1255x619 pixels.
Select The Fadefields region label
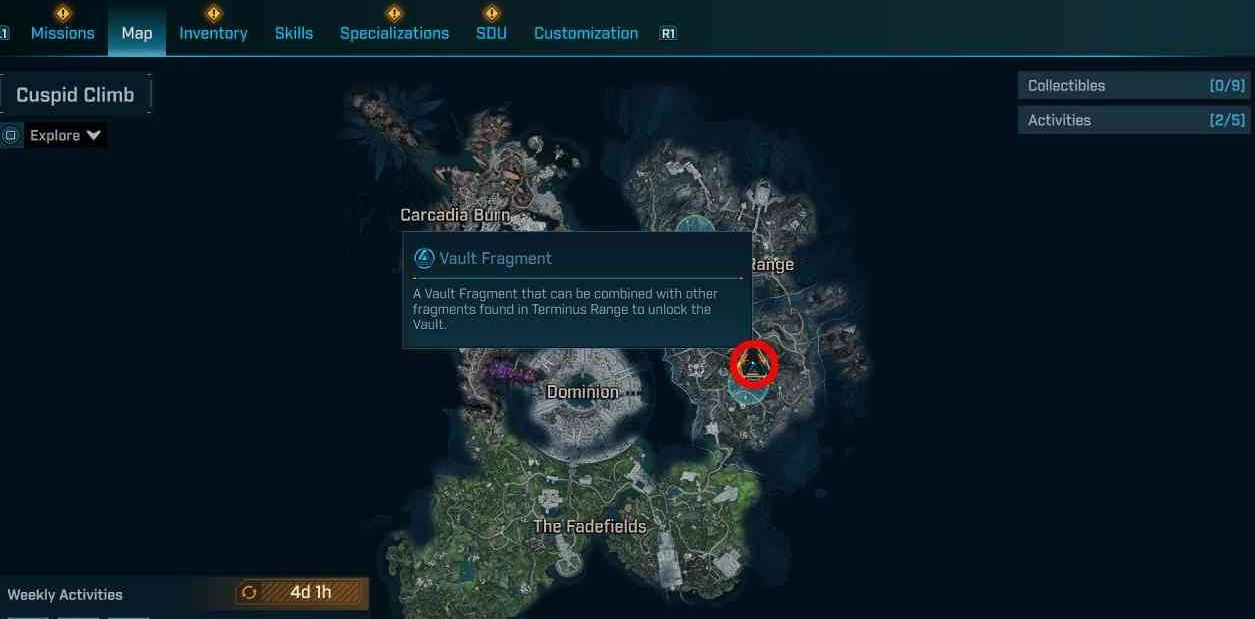click(x=590, y=526)
